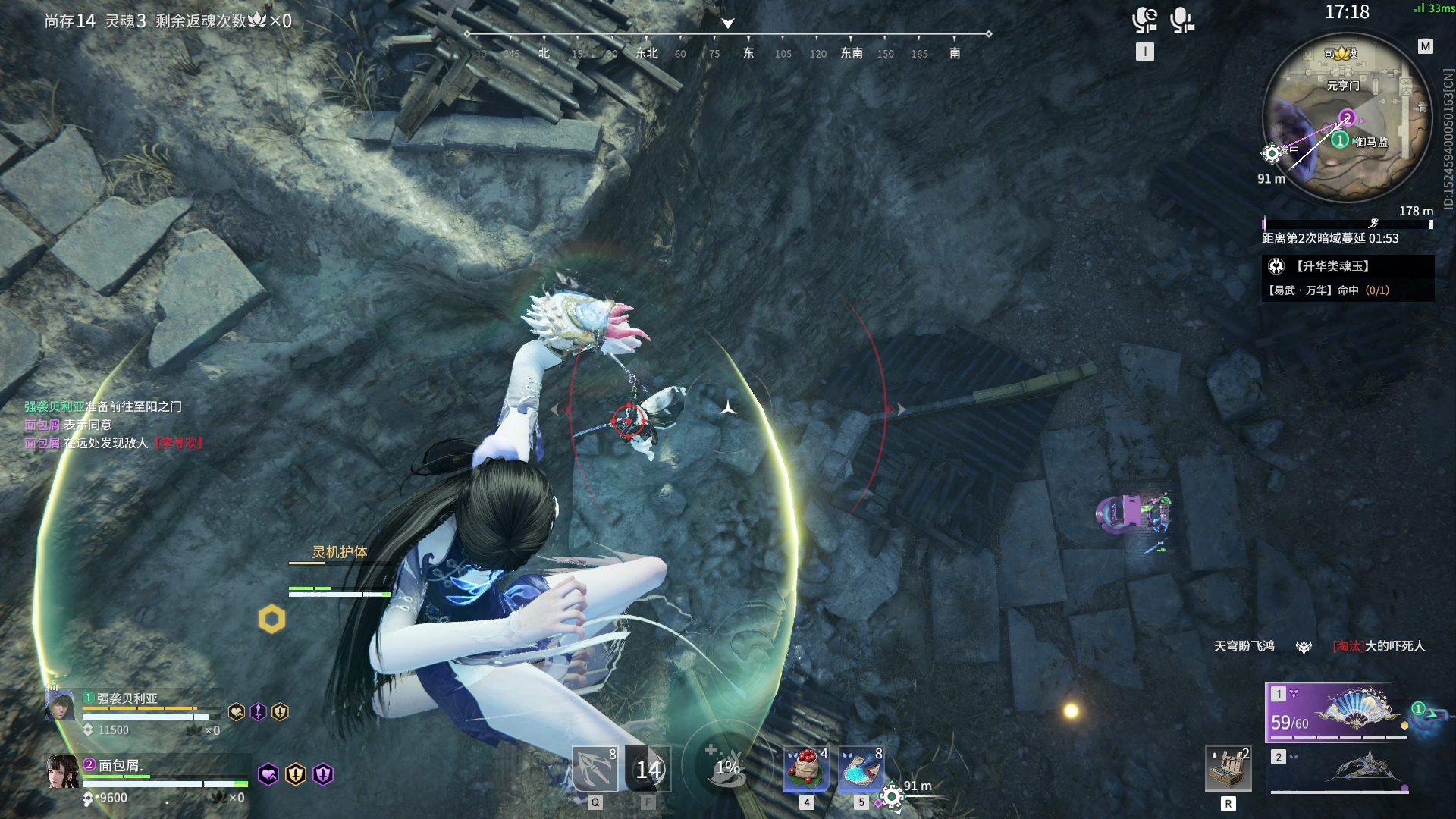Activate the ultimate skill at 1%
The height and width of the screenshot is (819, 1456).
pyautogui.click(x=726, y=767)
